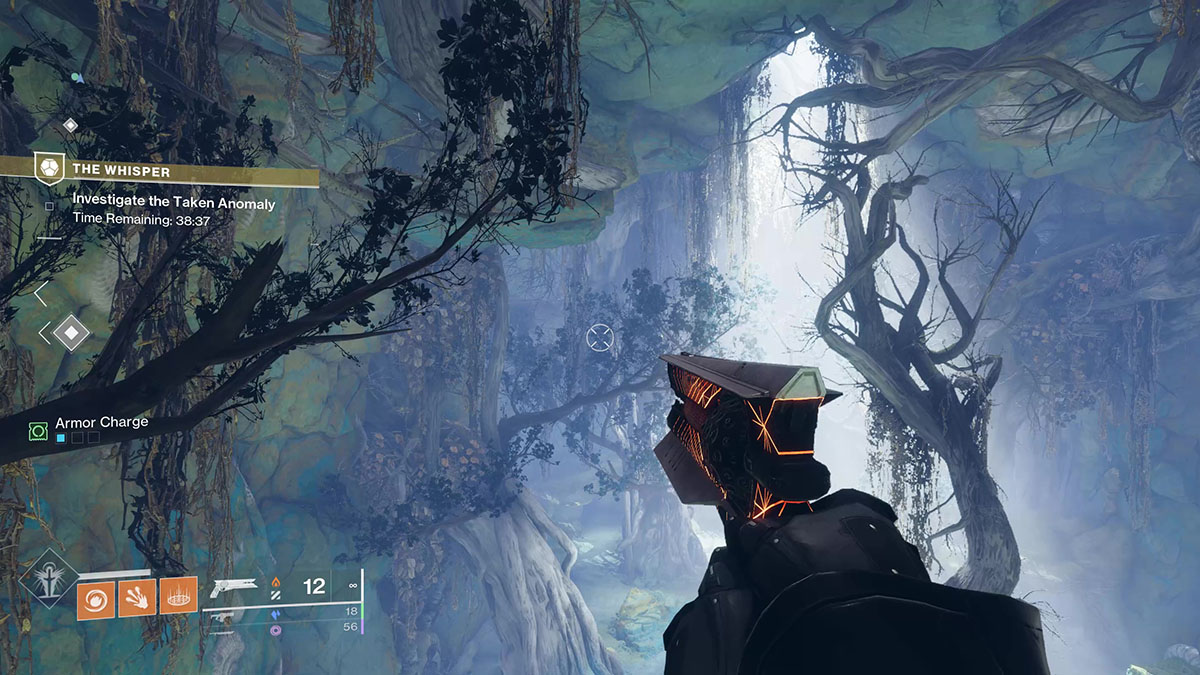Click the white diamond waypoint marker
1200x675 pixels.
point(71,332)
